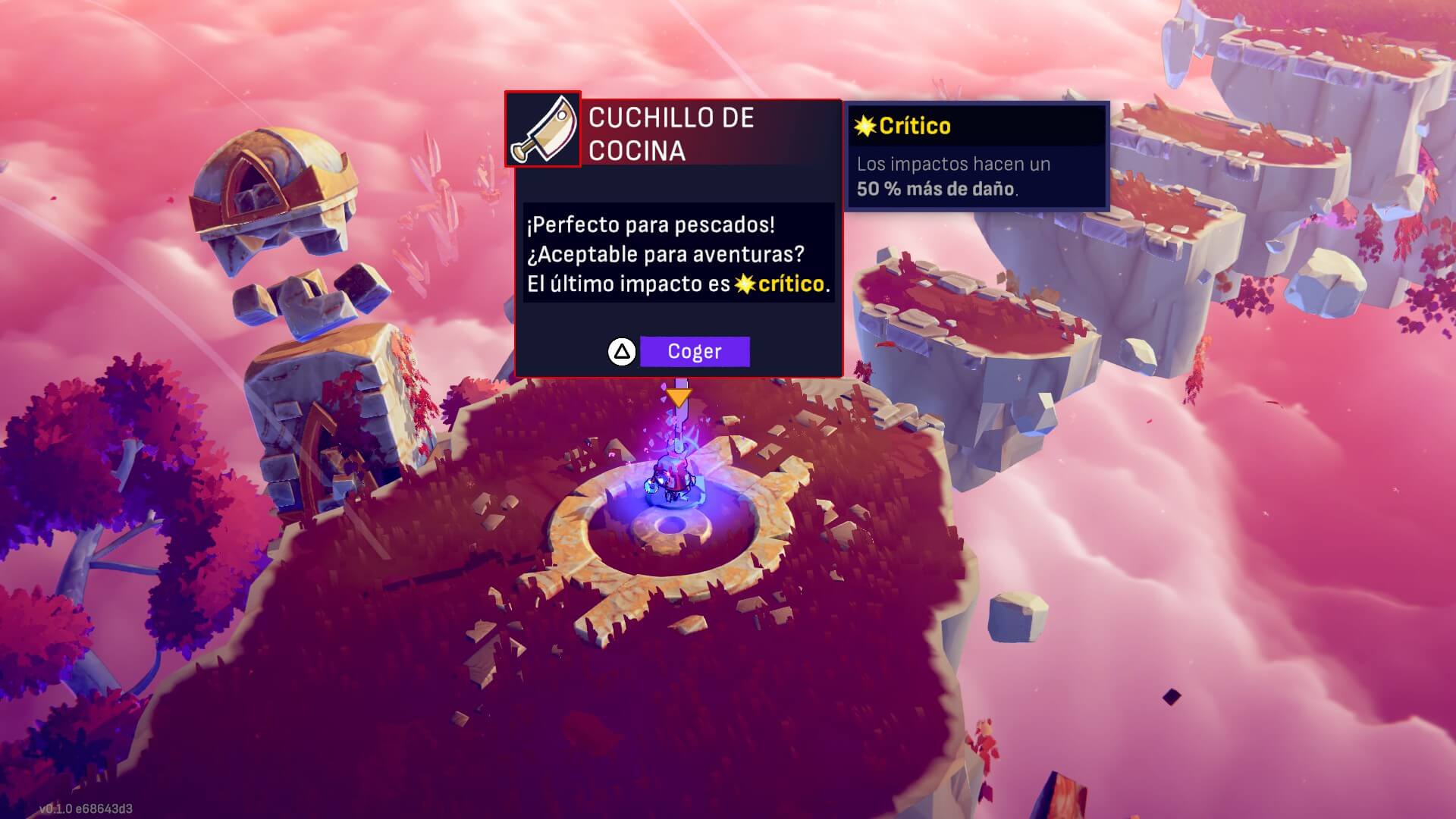Pick up the weapon with the Coger button
1456x819 pixels.
point(694,352)
